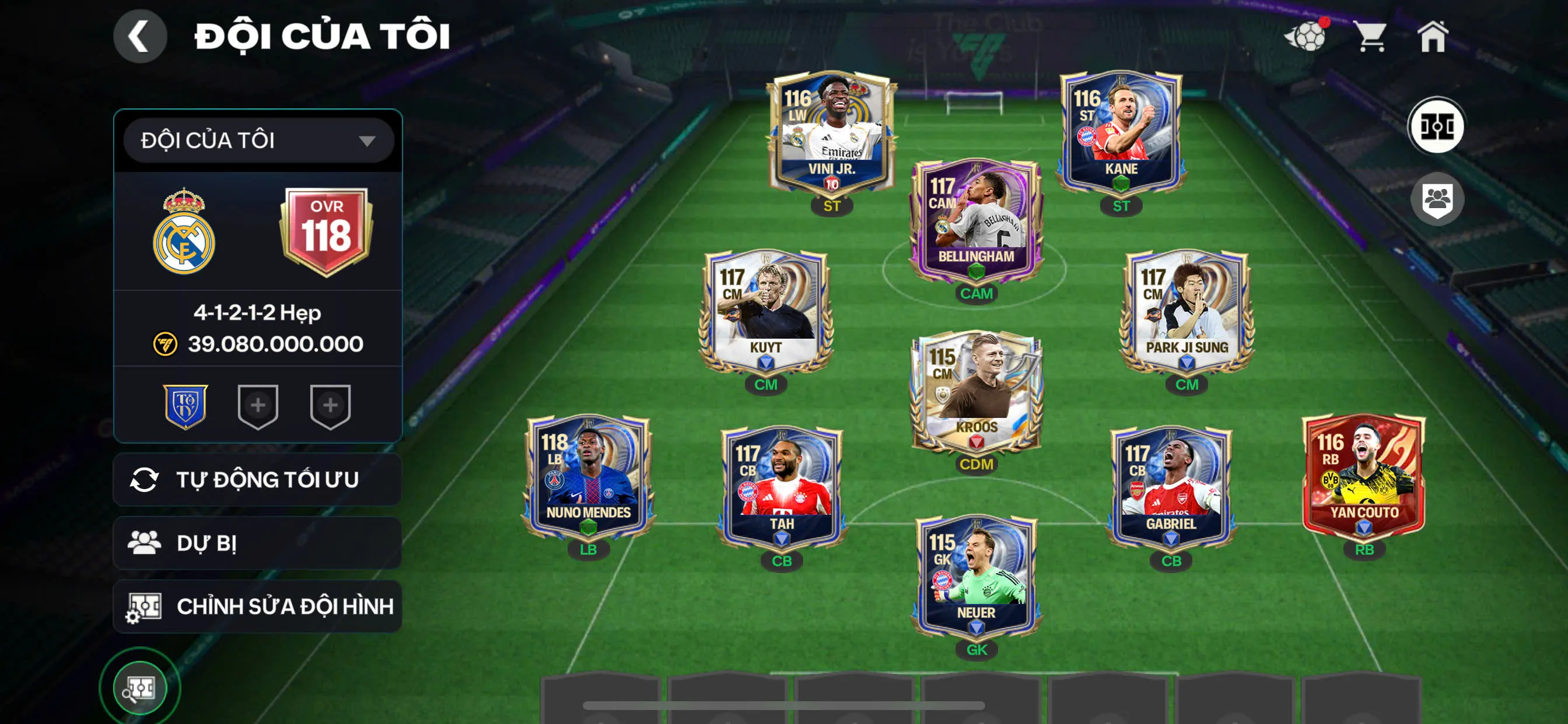Viewport: 1568px width, 724px height.
Task: Select the Kane striker card
Action: [x=1121, y=131]
